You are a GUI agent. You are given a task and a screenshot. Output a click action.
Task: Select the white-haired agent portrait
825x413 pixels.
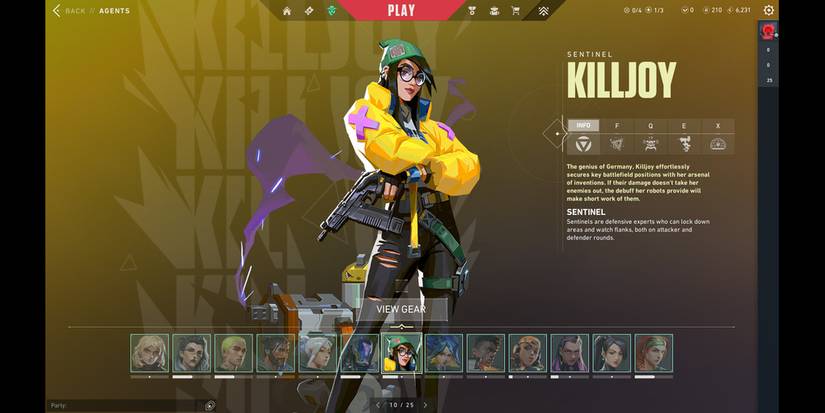[x=317, y=353]
